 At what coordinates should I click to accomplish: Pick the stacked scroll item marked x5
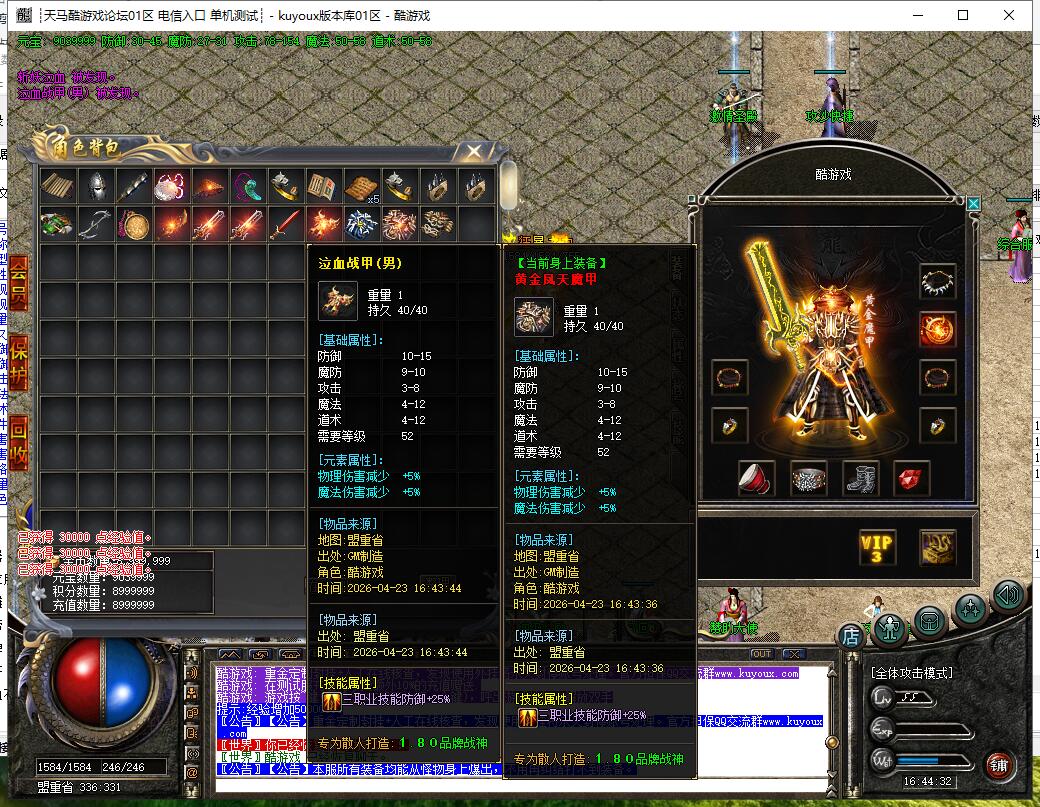[x=361, y=187]
